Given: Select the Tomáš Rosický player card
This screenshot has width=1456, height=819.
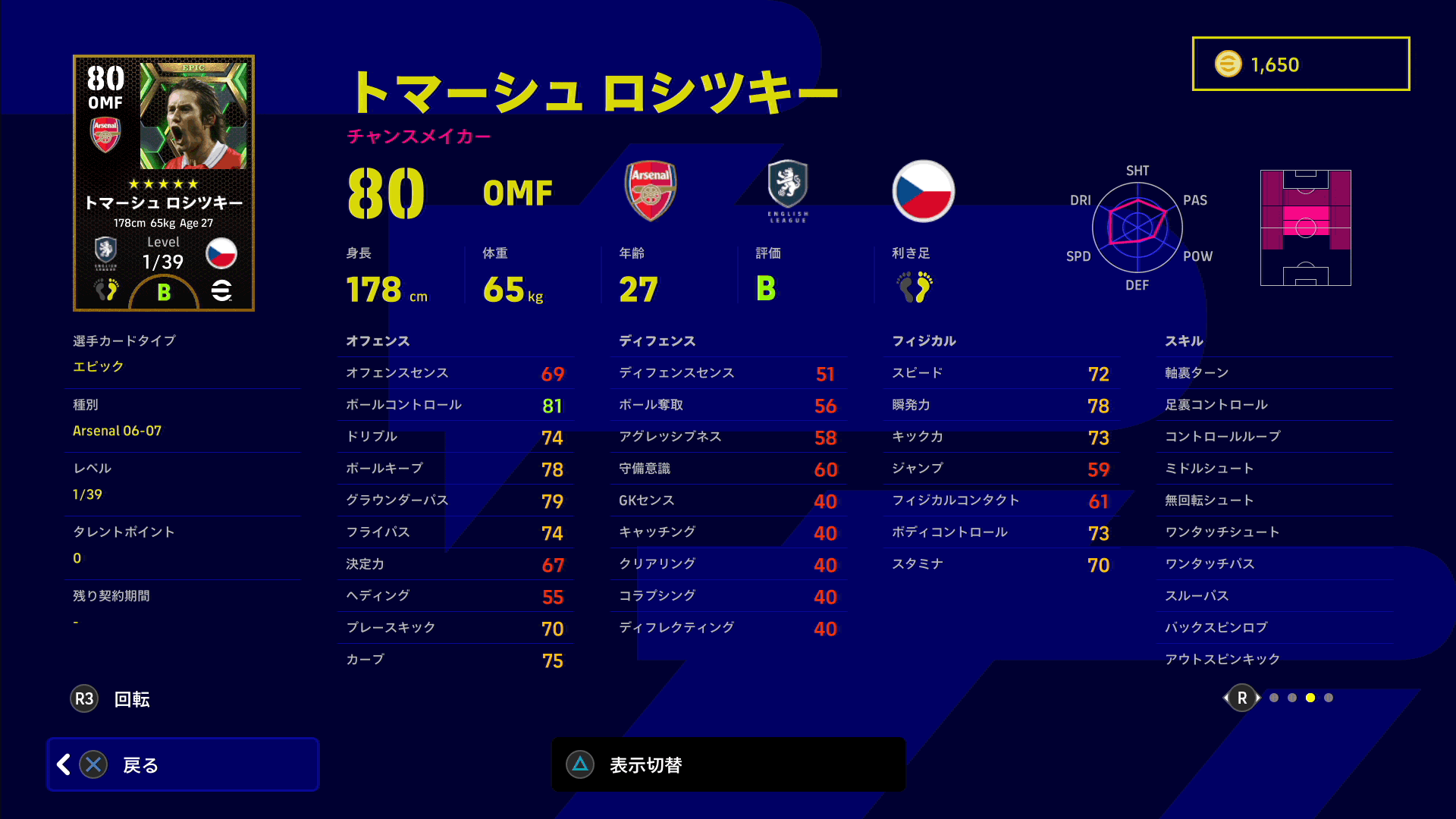Looking at the screenshot, I should [164, 183].
